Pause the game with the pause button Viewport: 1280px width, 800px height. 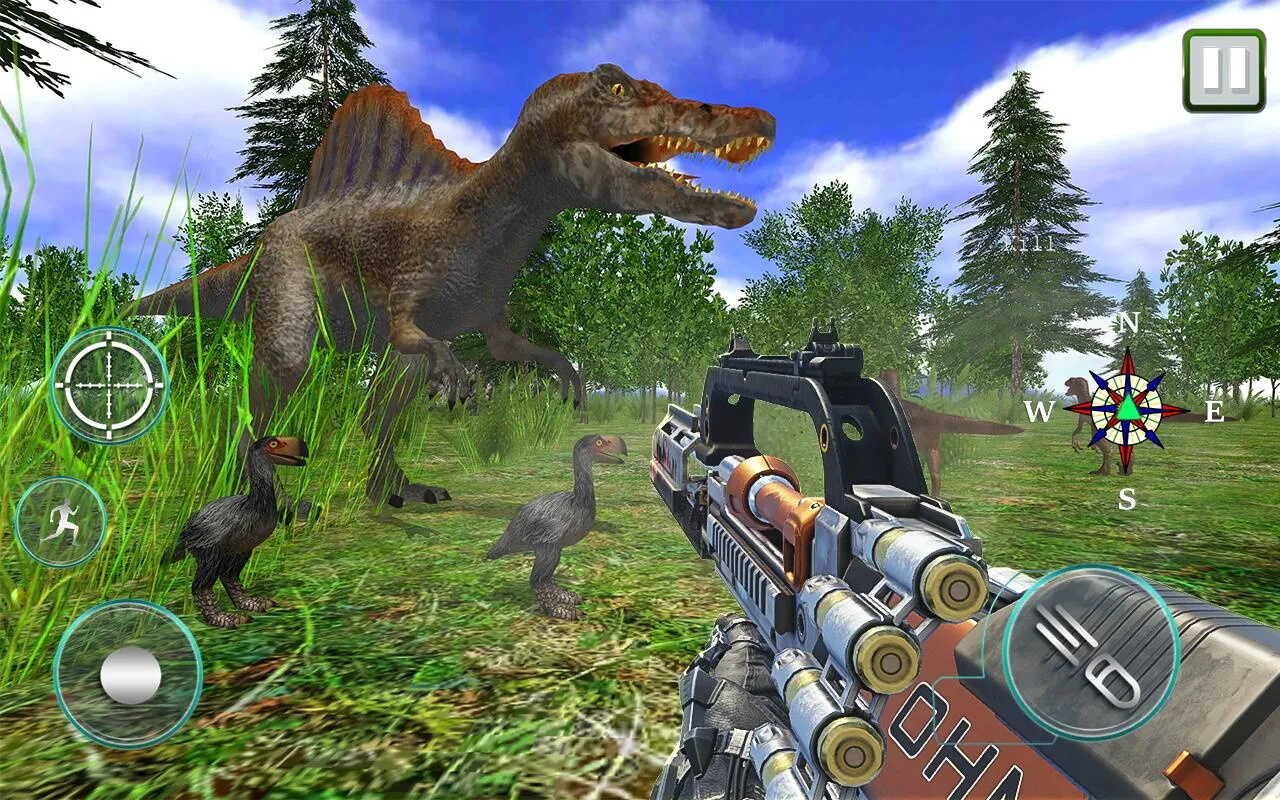[x=1224, y=69]
